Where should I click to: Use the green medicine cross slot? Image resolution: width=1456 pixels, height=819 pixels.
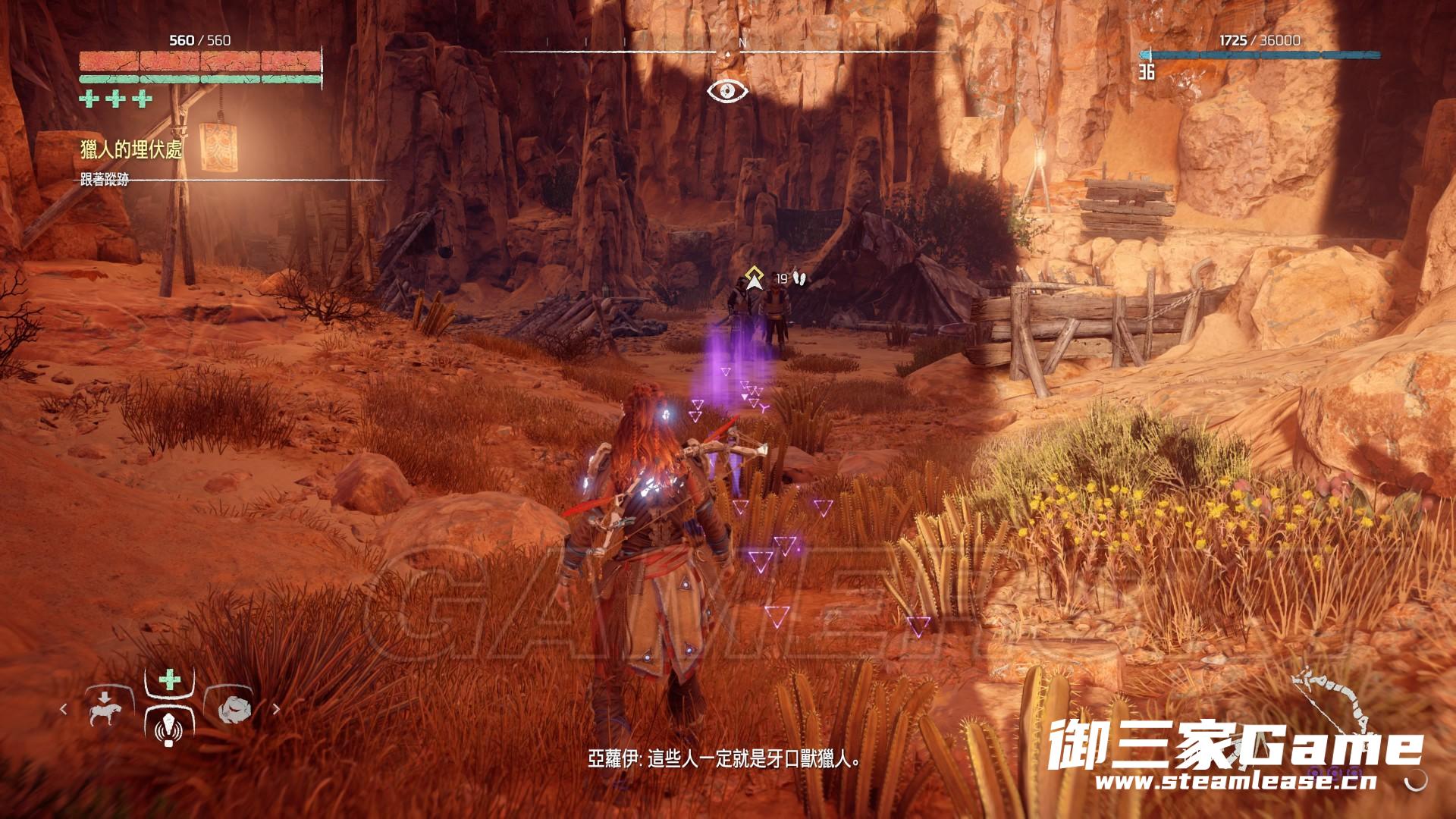(x=168, y=679)
